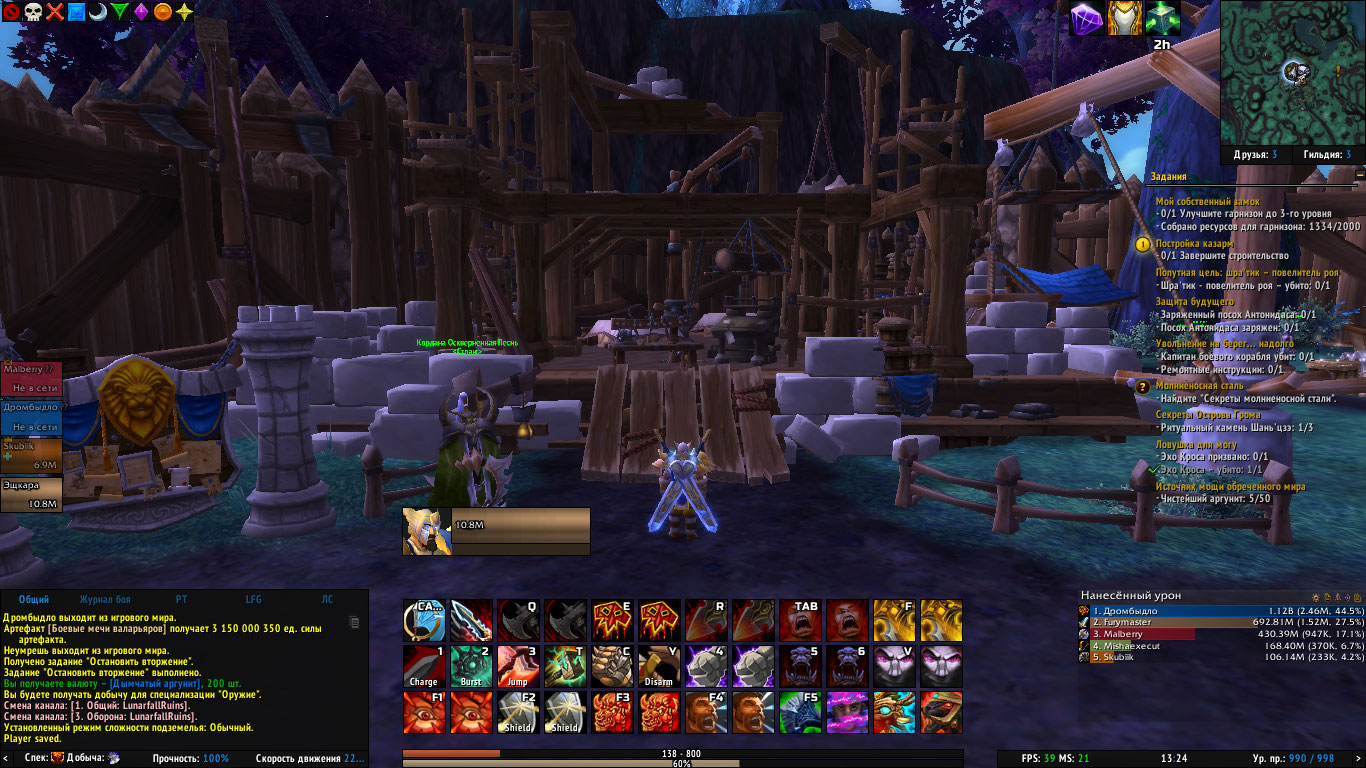Select the Общий chat tab

[x=34, y=600]
